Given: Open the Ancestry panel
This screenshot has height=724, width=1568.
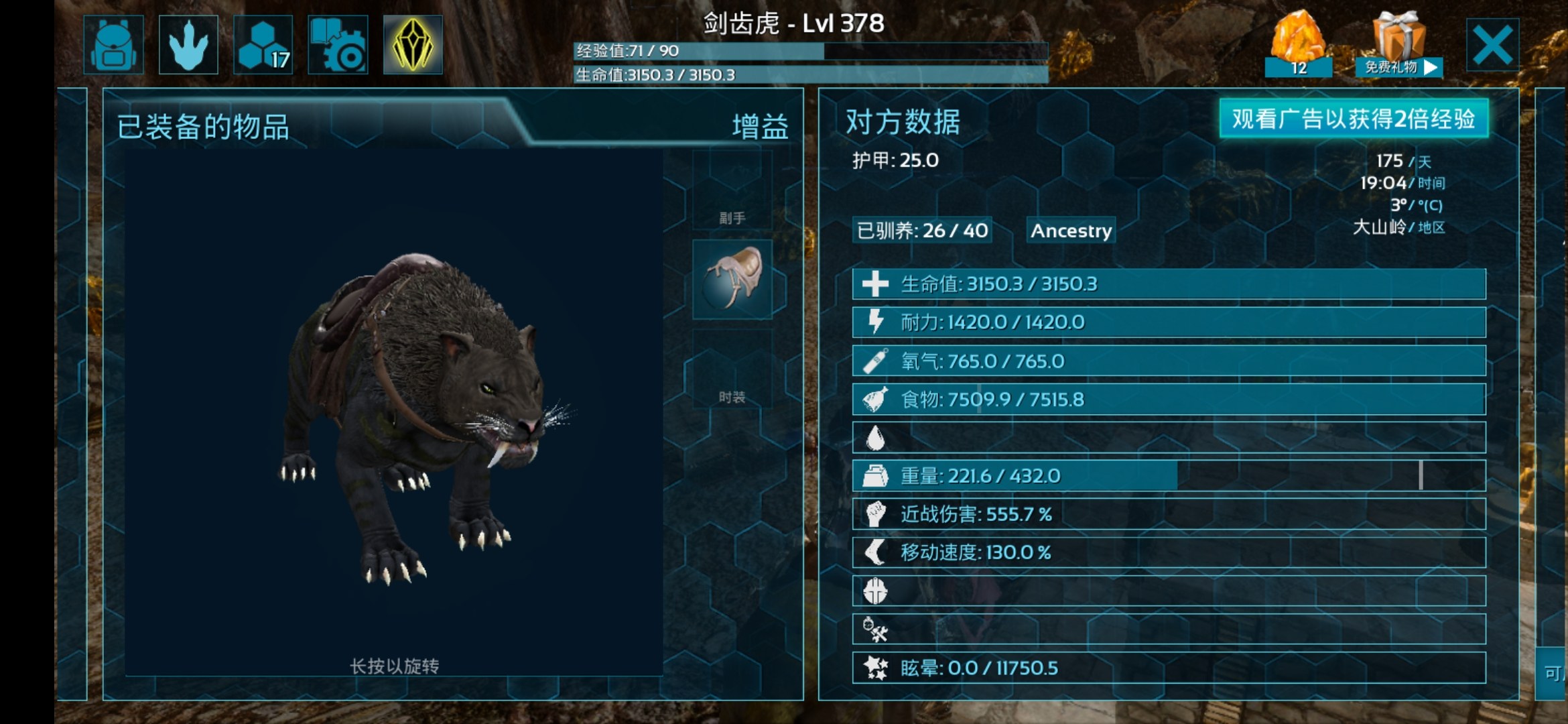Looking at the screenshot, I should [1071, 231].
